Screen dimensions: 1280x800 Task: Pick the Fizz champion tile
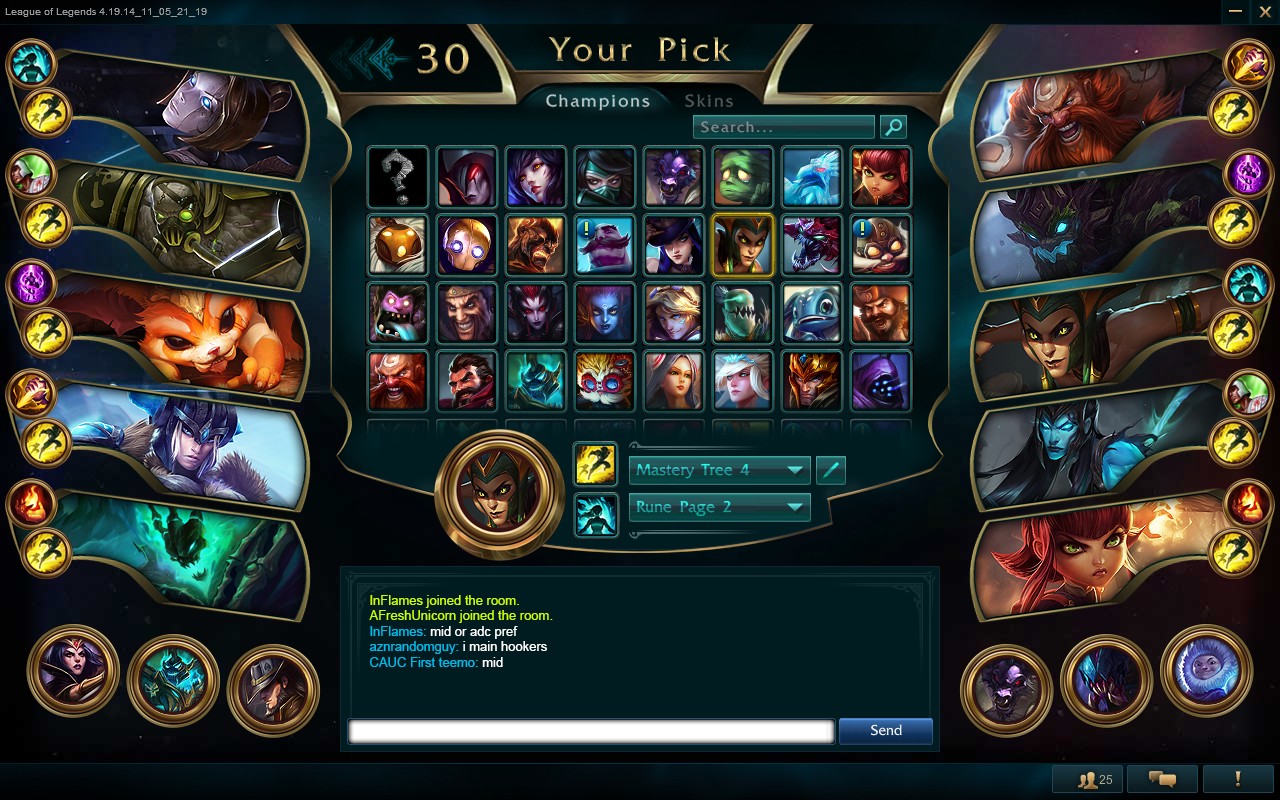coord(812,313)
